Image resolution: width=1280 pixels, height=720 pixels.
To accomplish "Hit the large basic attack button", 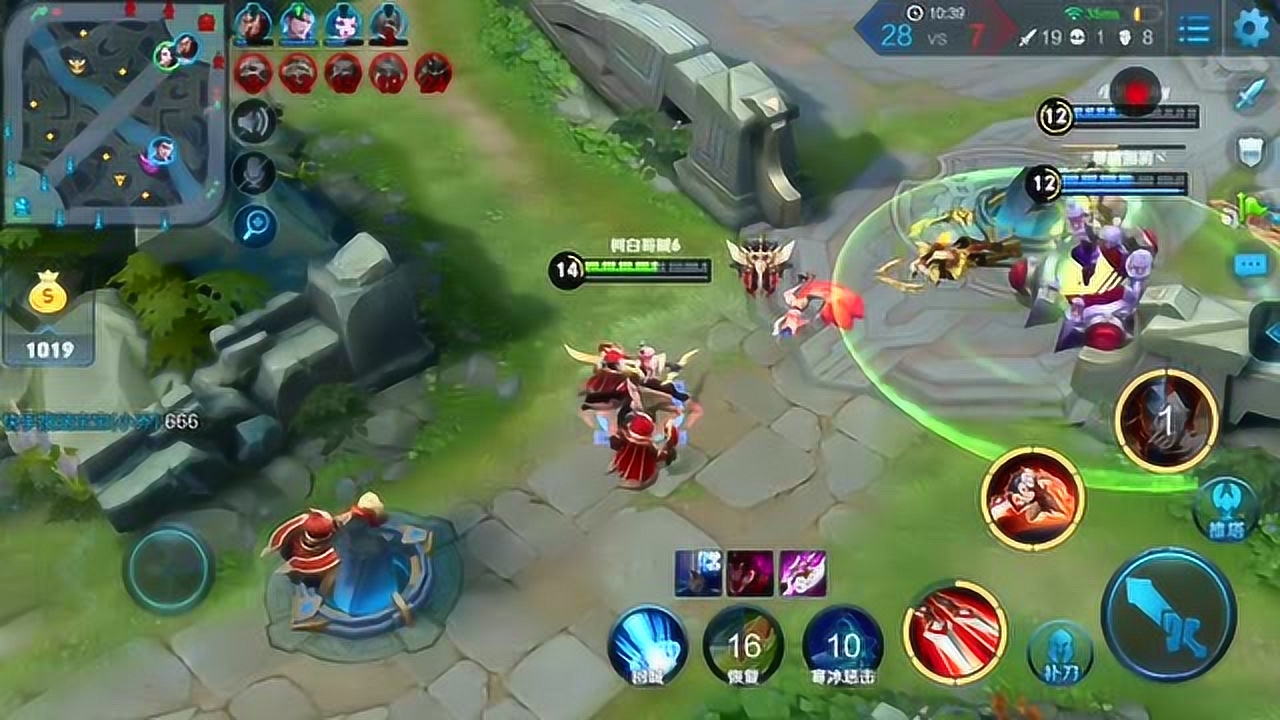I will tap(1168, 614).
